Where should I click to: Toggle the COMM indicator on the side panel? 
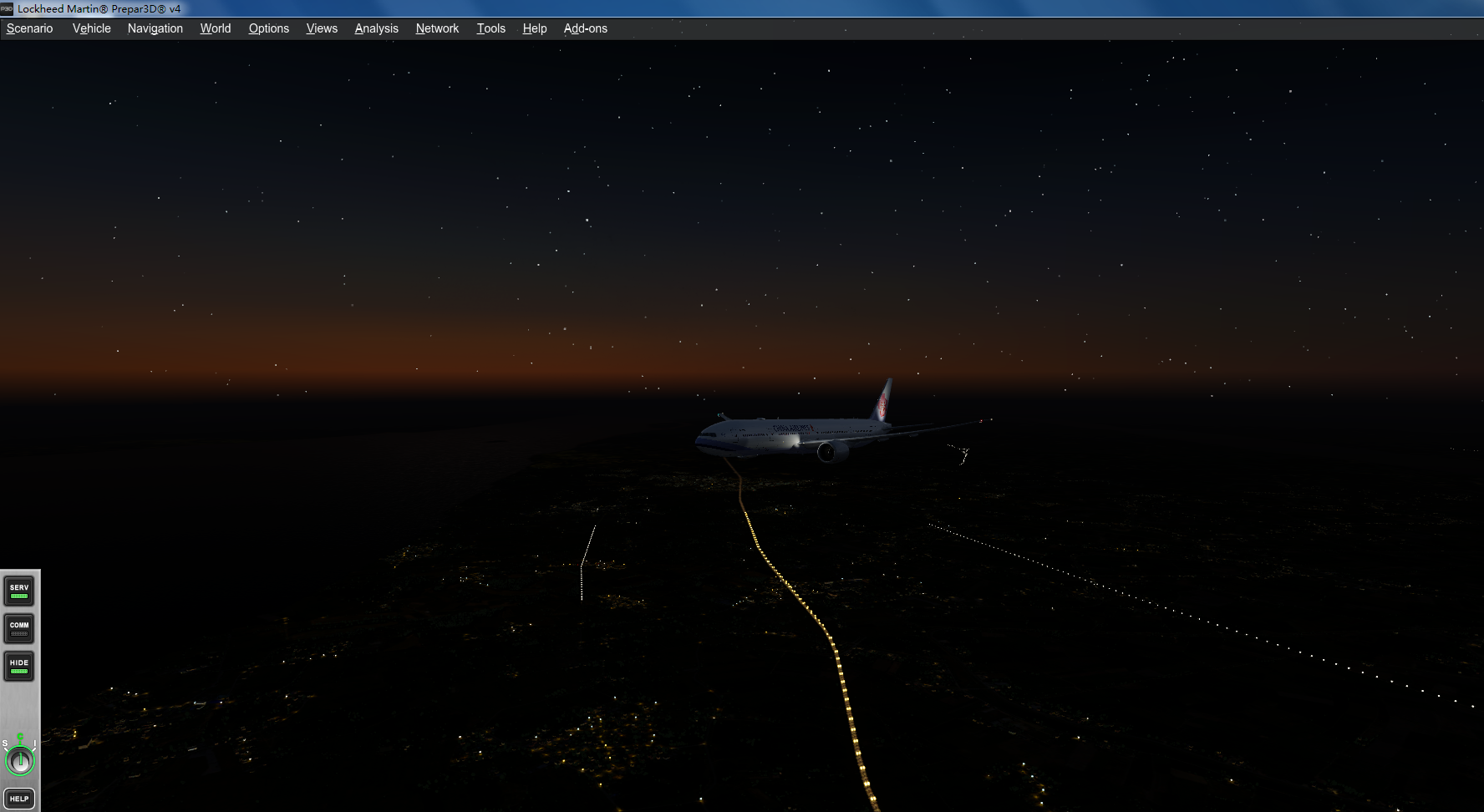click(x=18, y=628)
